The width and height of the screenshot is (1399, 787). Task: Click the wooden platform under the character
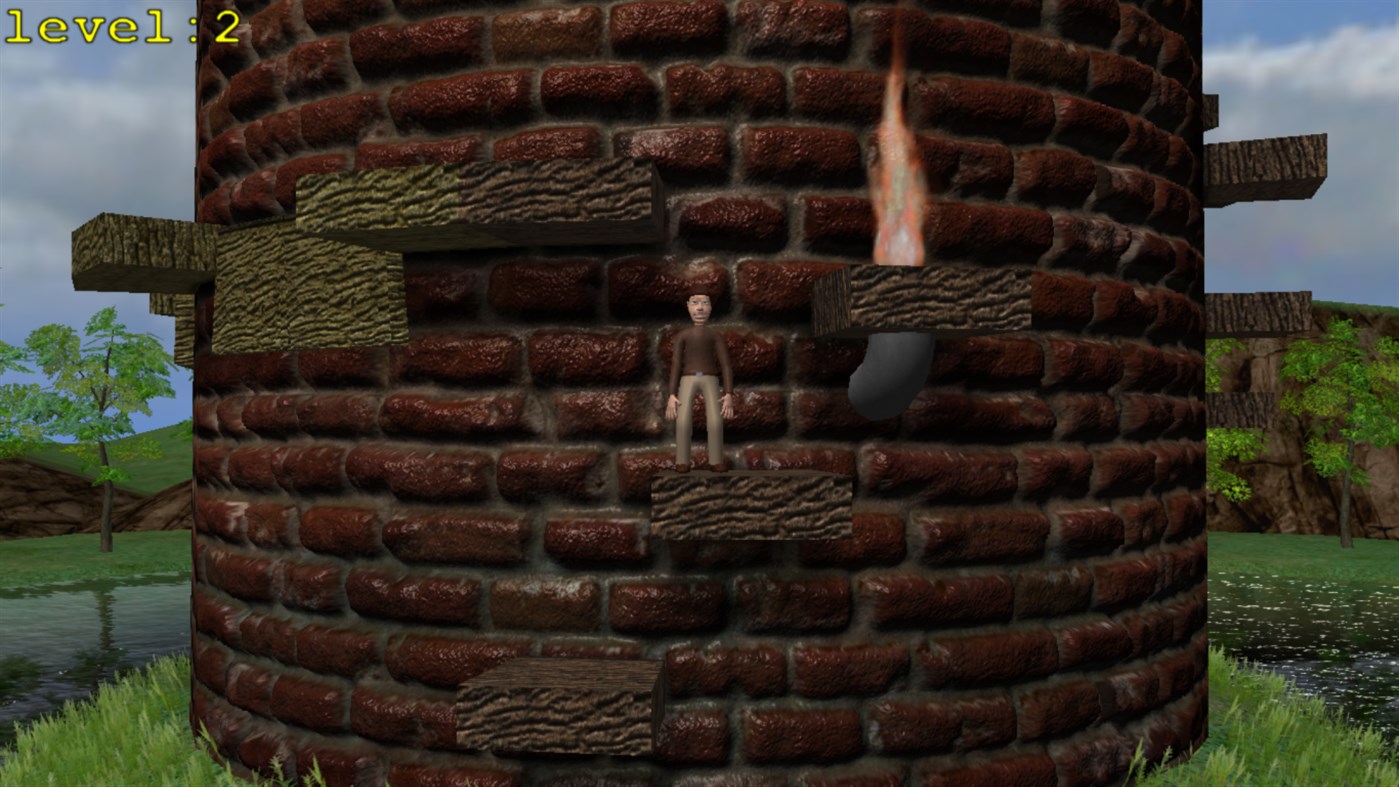point(750,505)
